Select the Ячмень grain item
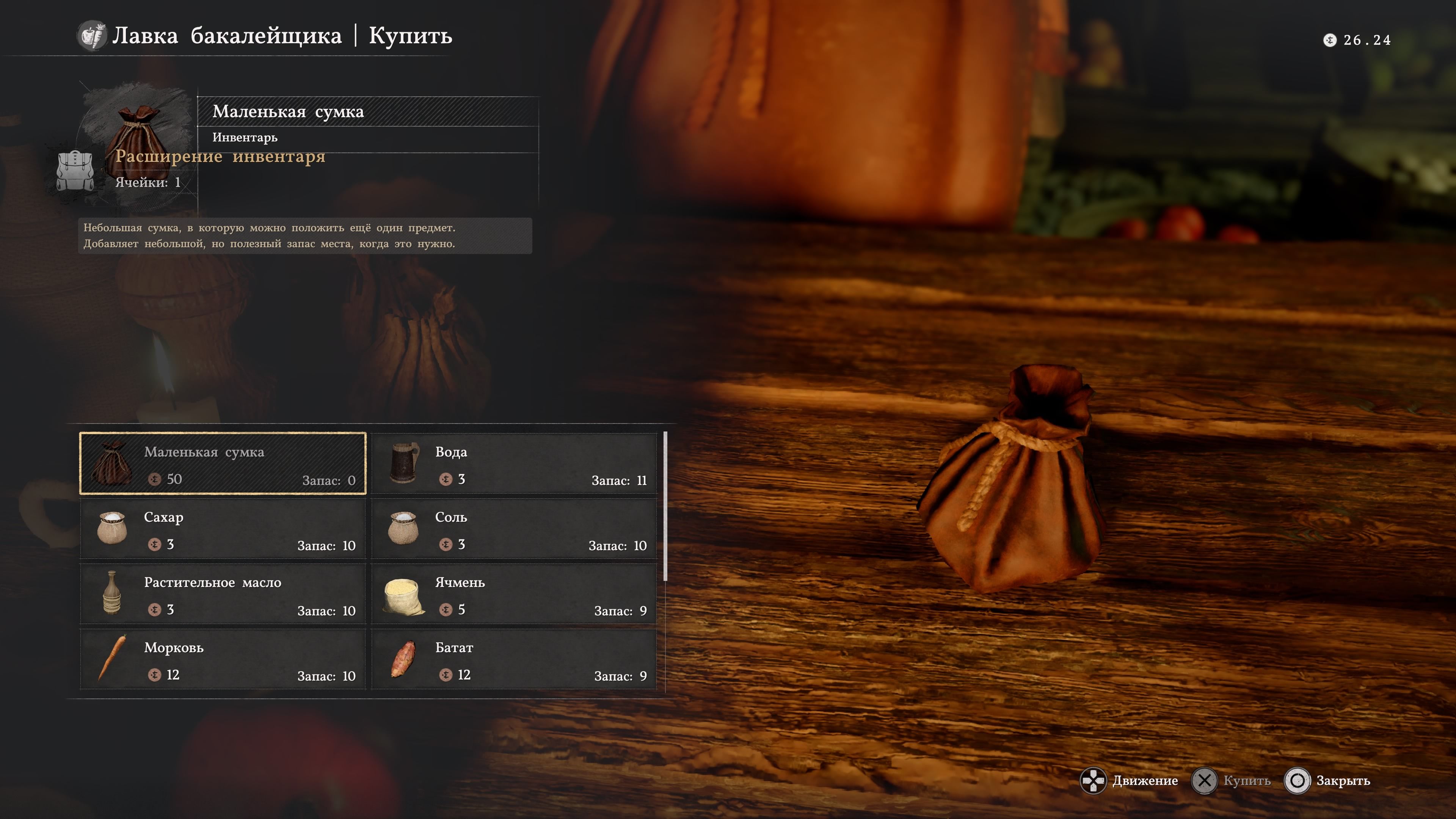 tap(515, 594)
